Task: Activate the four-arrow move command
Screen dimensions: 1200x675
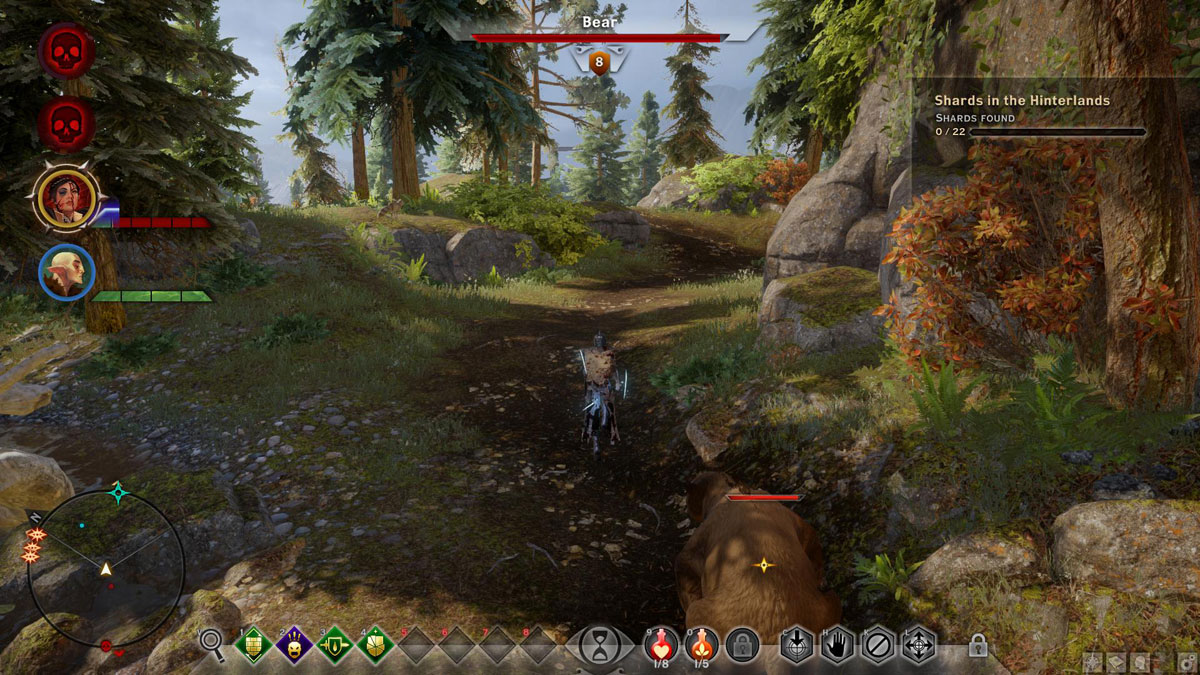Action: [x=918, y=644]
